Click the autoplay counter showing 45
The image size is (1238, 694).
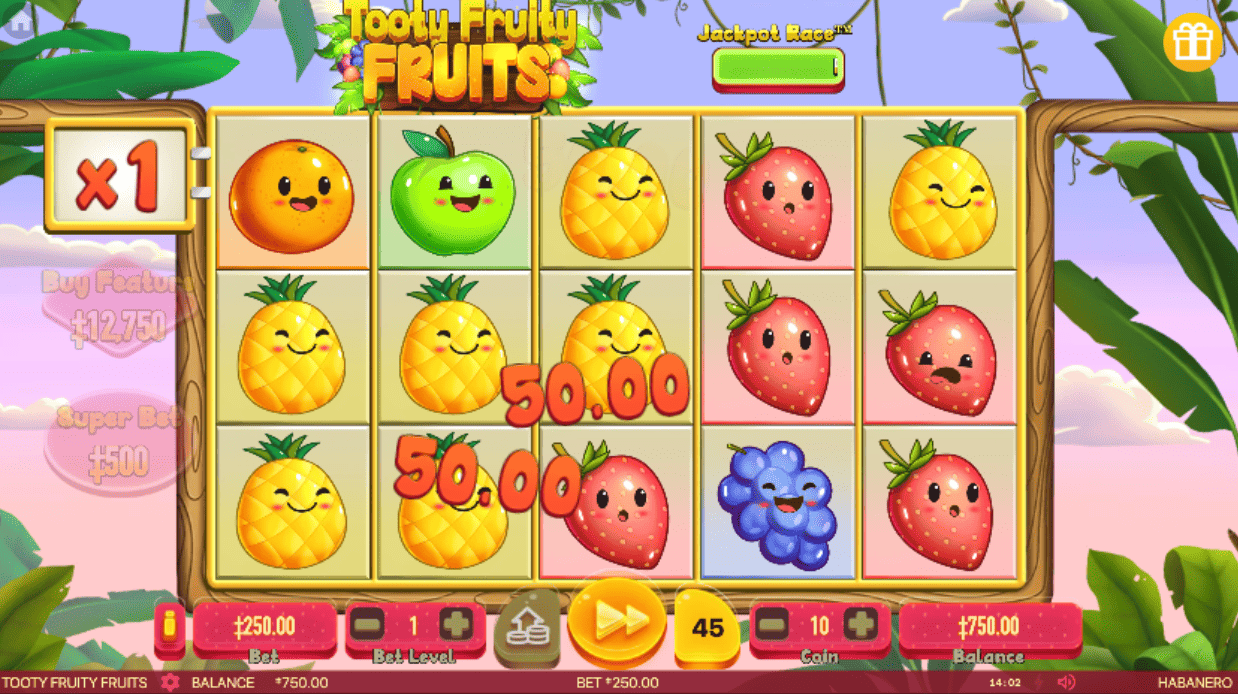point(708,628)
